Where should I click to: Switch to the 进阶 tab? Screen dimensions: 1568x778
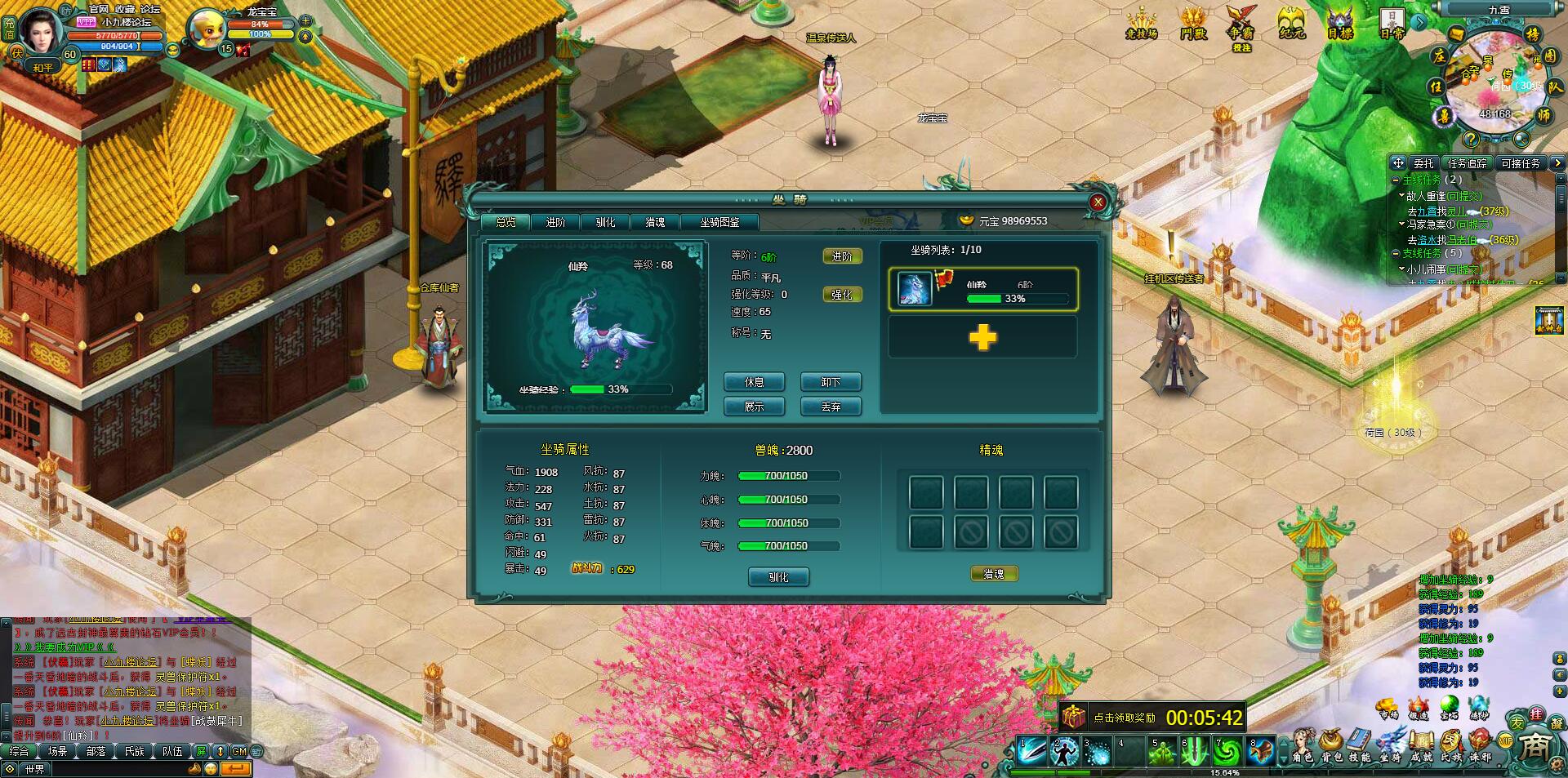[555, 222]
